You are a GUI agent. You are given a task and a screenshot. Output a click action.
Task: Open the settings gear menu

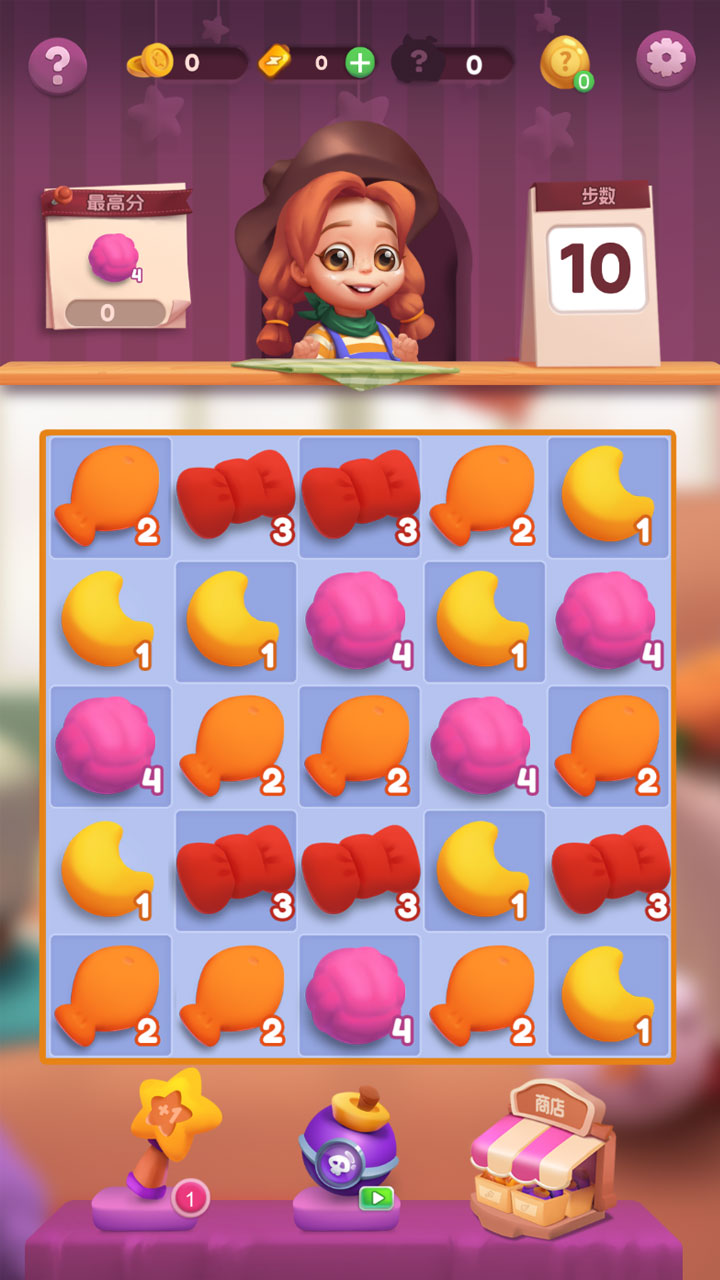pos(665,60)
